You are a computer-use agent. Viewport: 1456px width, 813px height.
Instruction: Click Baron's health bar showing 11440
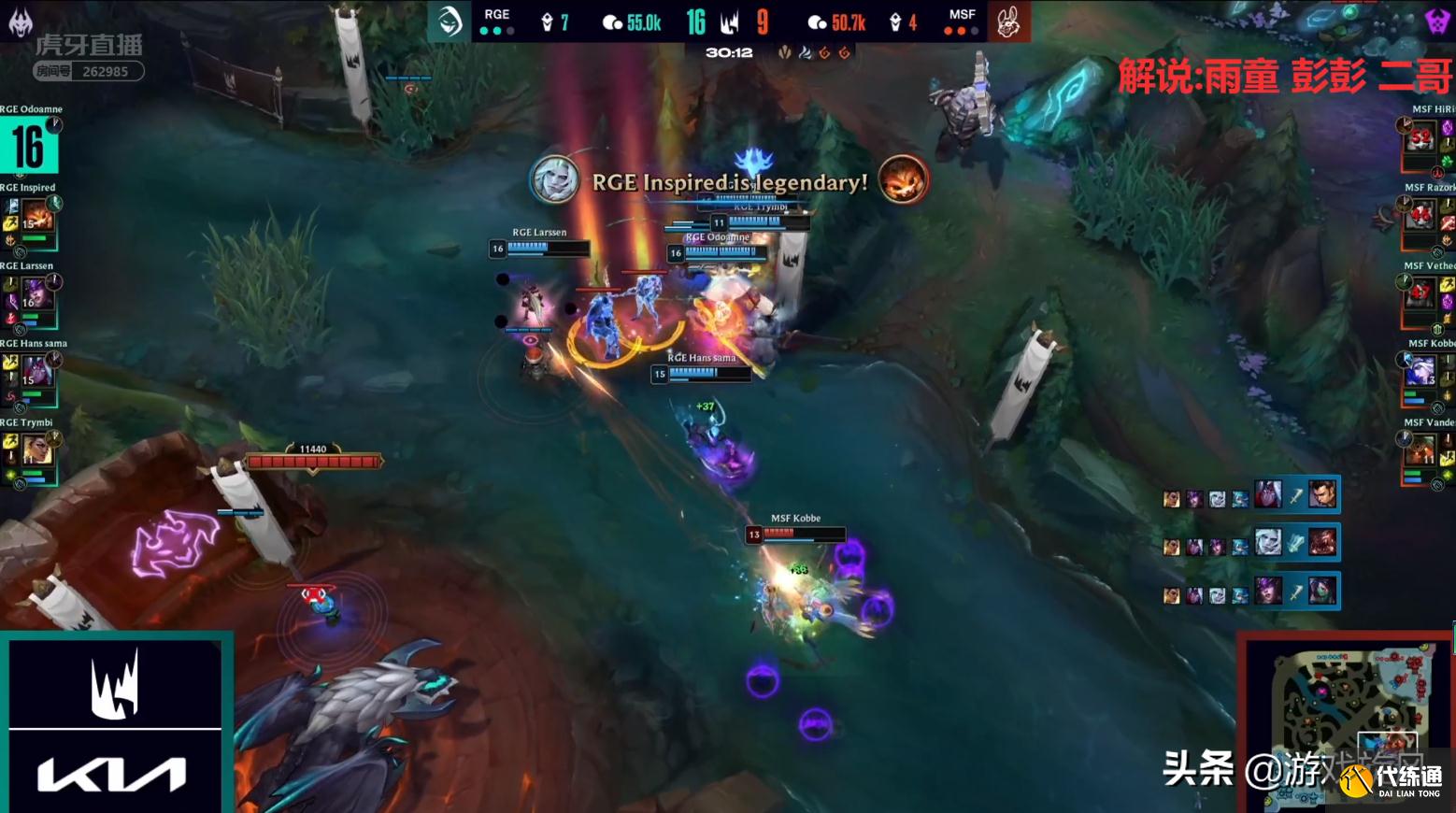(313, 460)
